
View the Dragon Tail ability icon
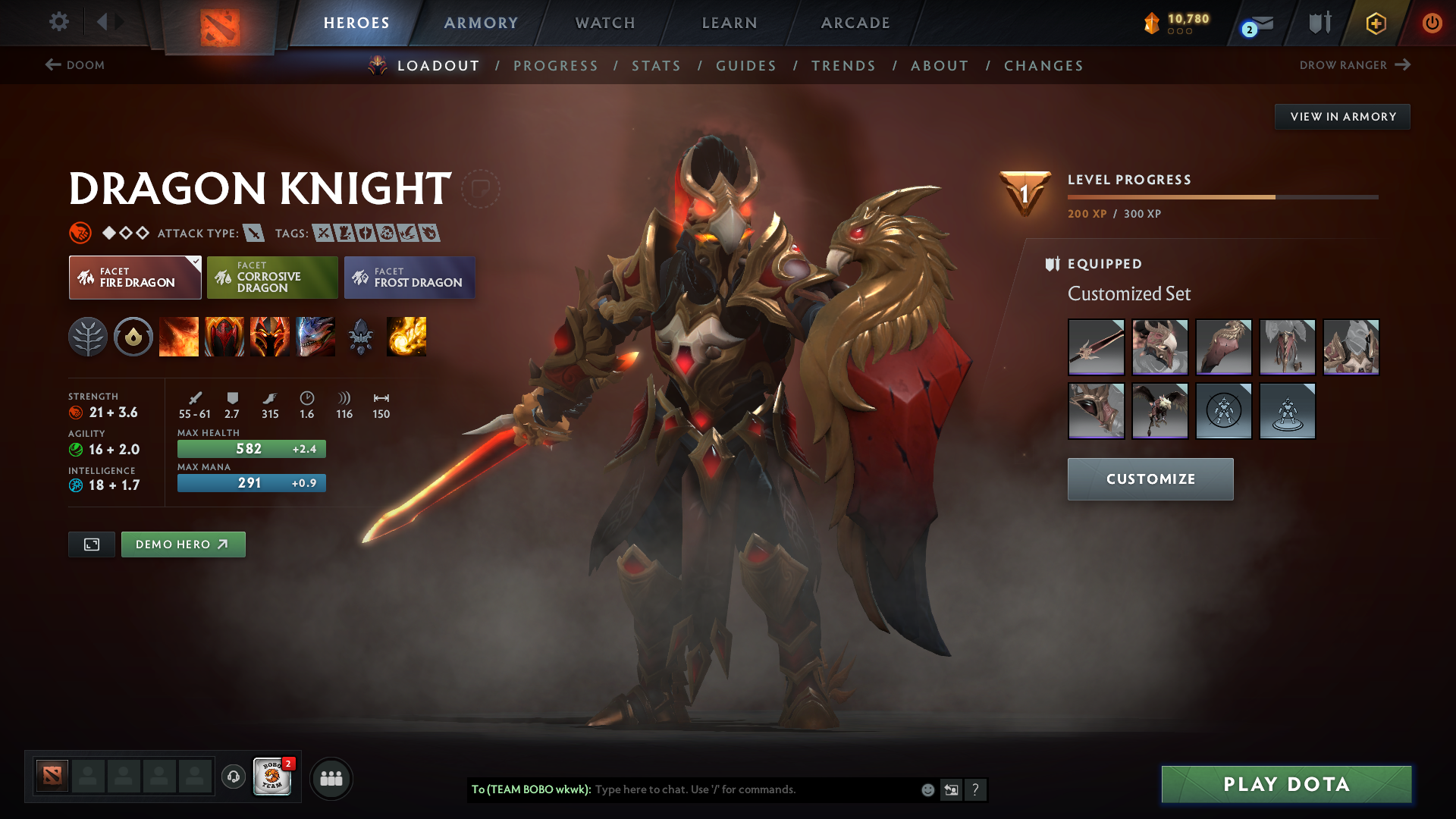point(225,337)
